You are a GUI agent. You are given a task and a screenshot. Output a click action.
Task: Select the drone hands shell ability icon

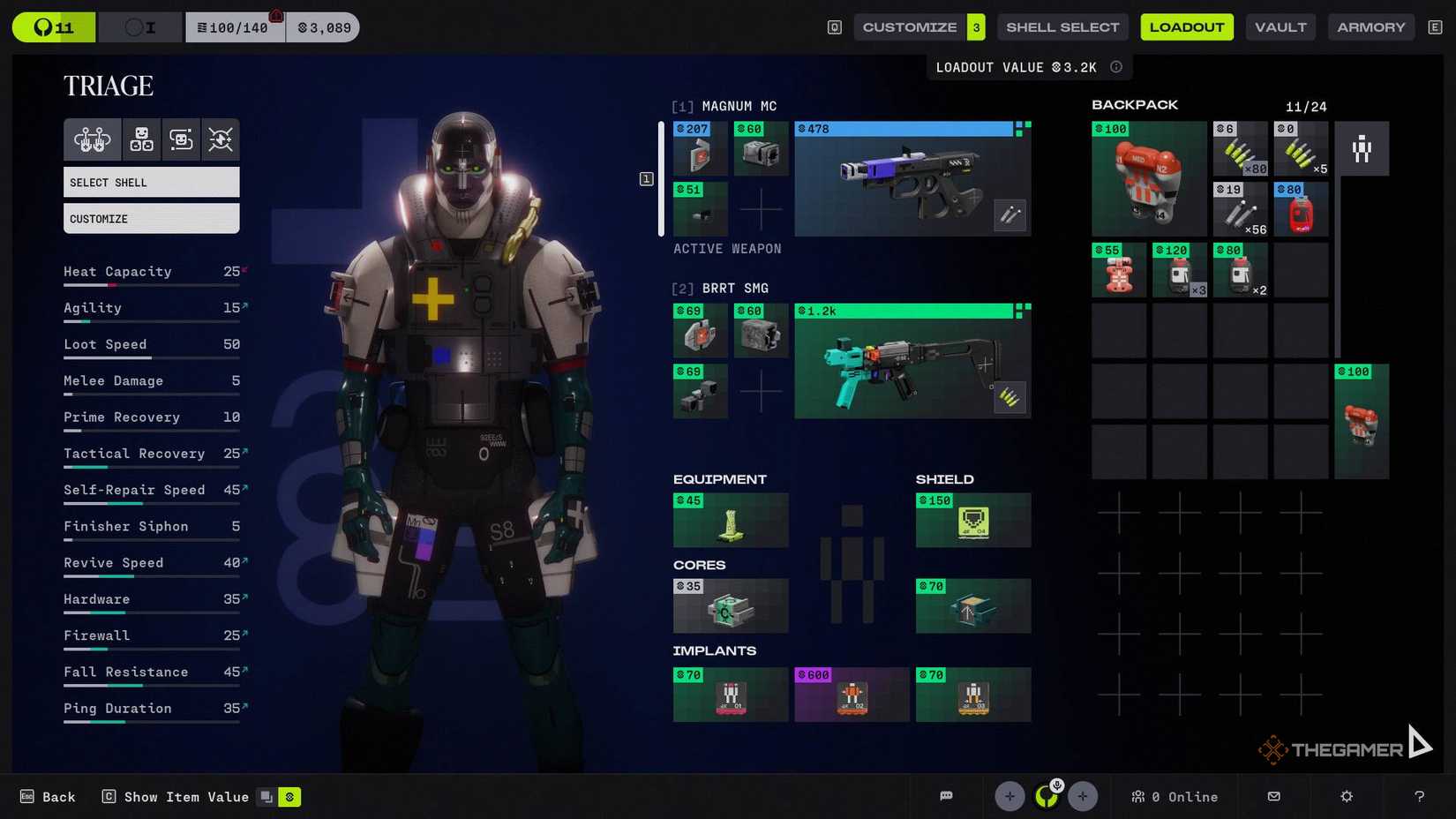point(91,139)
